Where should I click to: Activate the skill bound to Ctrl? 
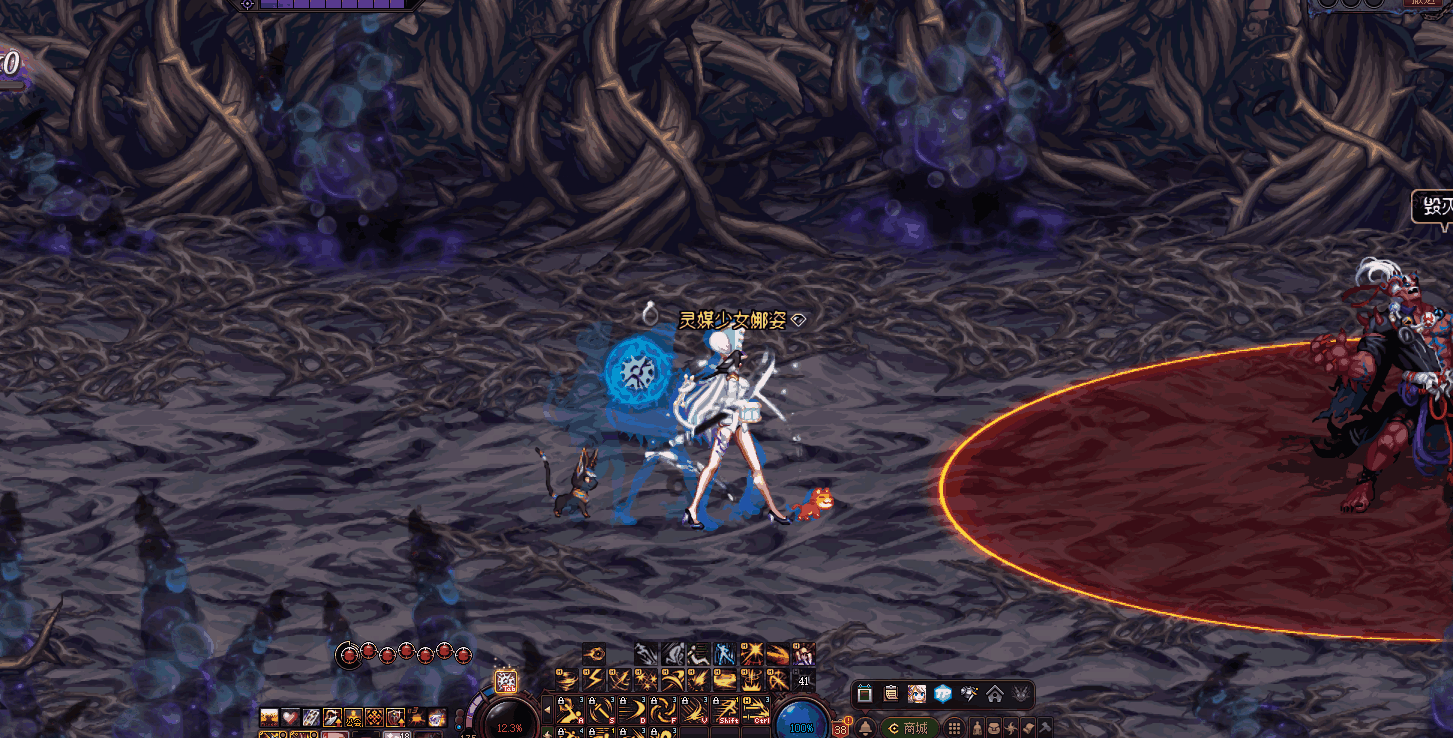[x=757, y=710]
